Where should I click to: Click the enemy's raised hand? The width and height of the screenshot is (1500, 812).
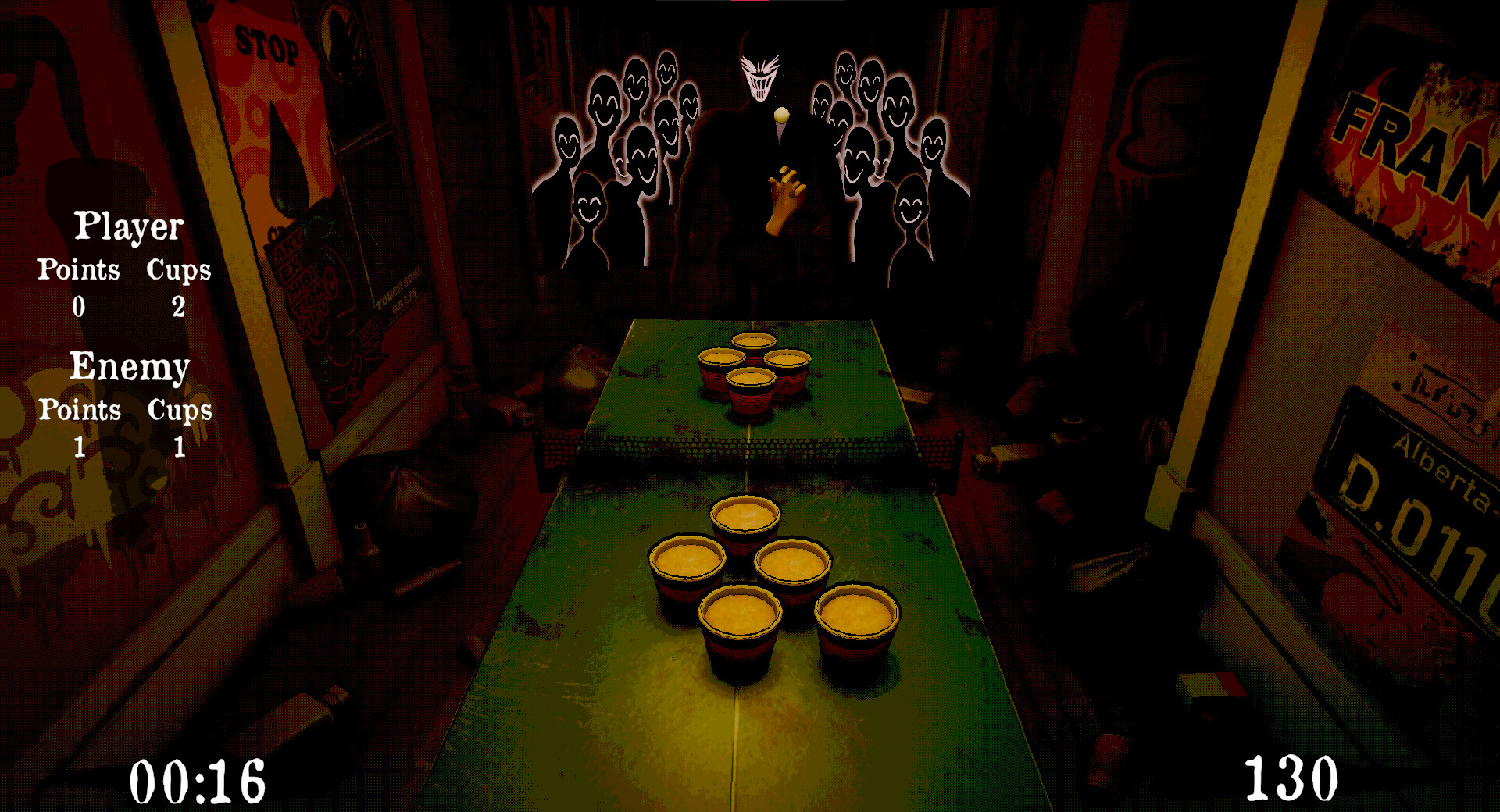785,191
